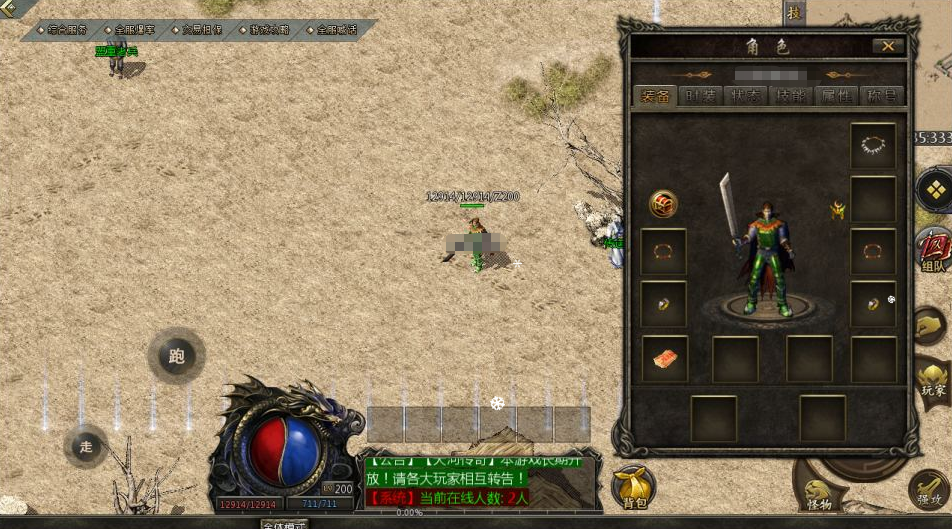This screenshot has height=529, width=952.
Task: Activate the 强攻 forced attack button
Action: pyautogui.click(x=930, y=490)
